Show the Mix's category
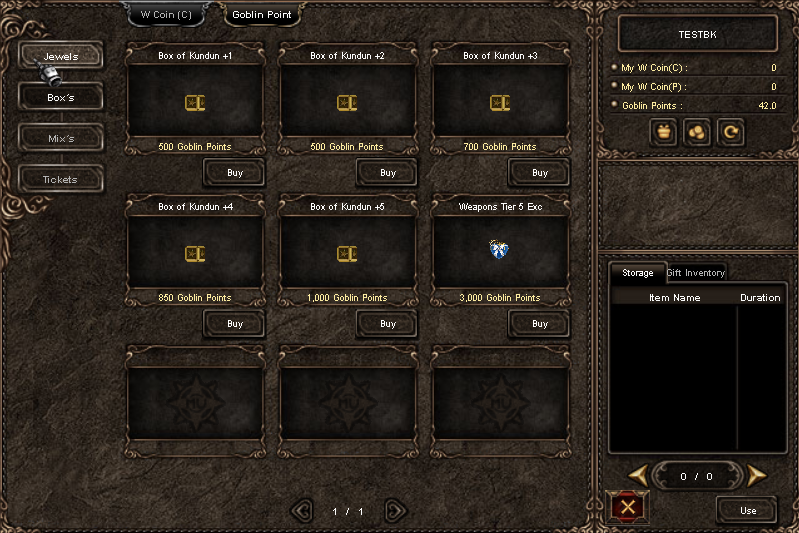This screenshot has width=799, height=533. 61,138
